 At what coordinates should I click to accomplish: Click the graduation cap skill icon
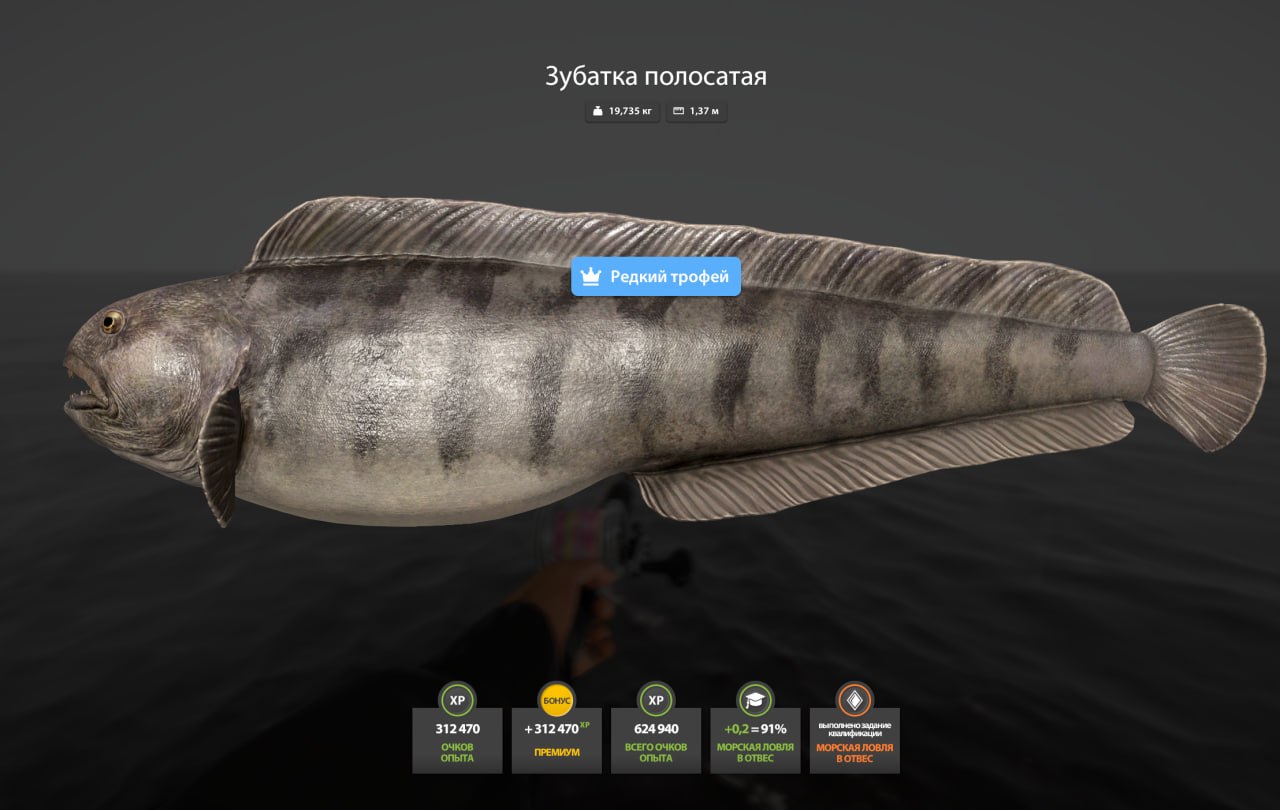(755, 701)
